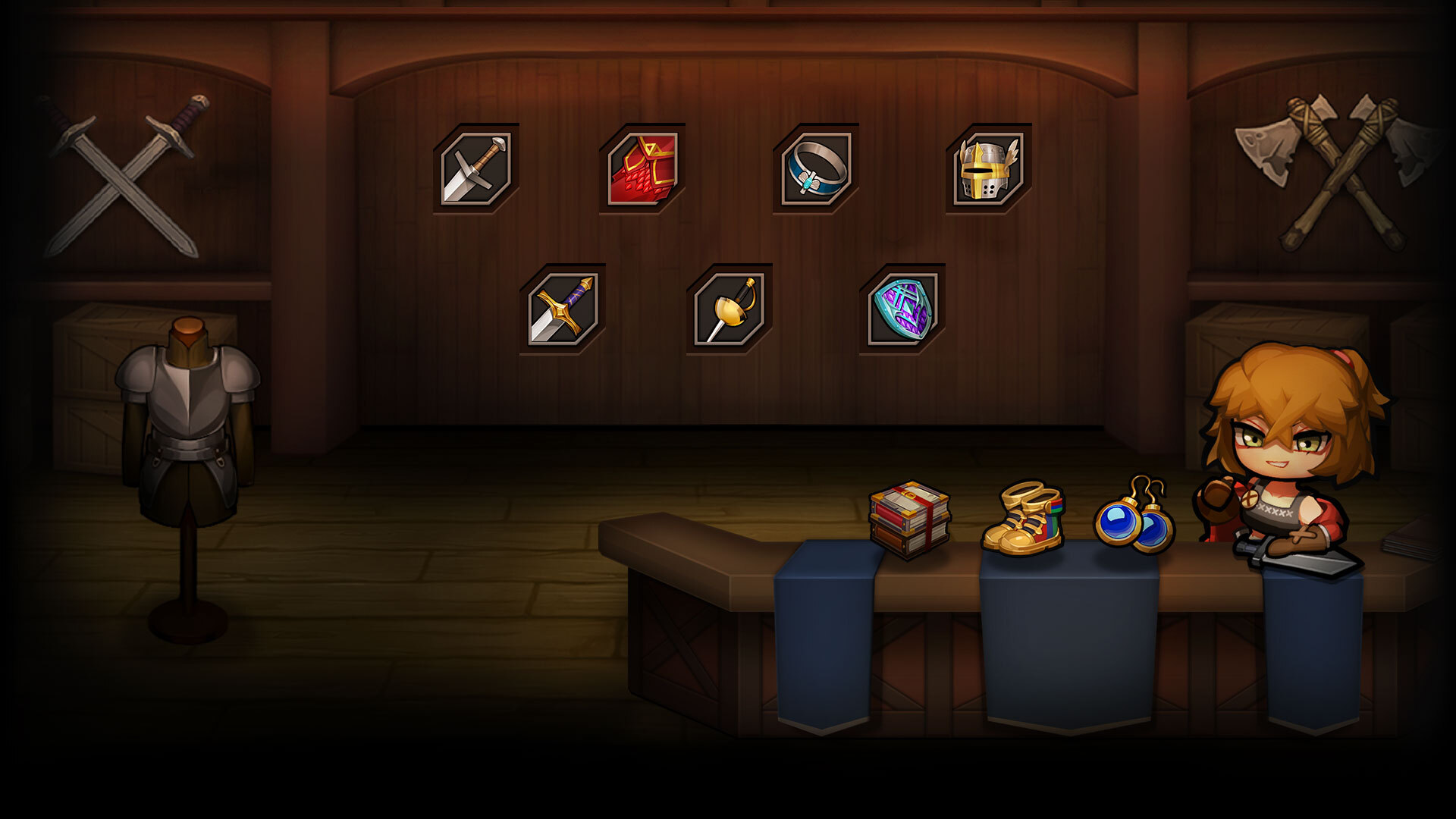
Task: Choose the red scale armor slot
Action: point(642,168)
